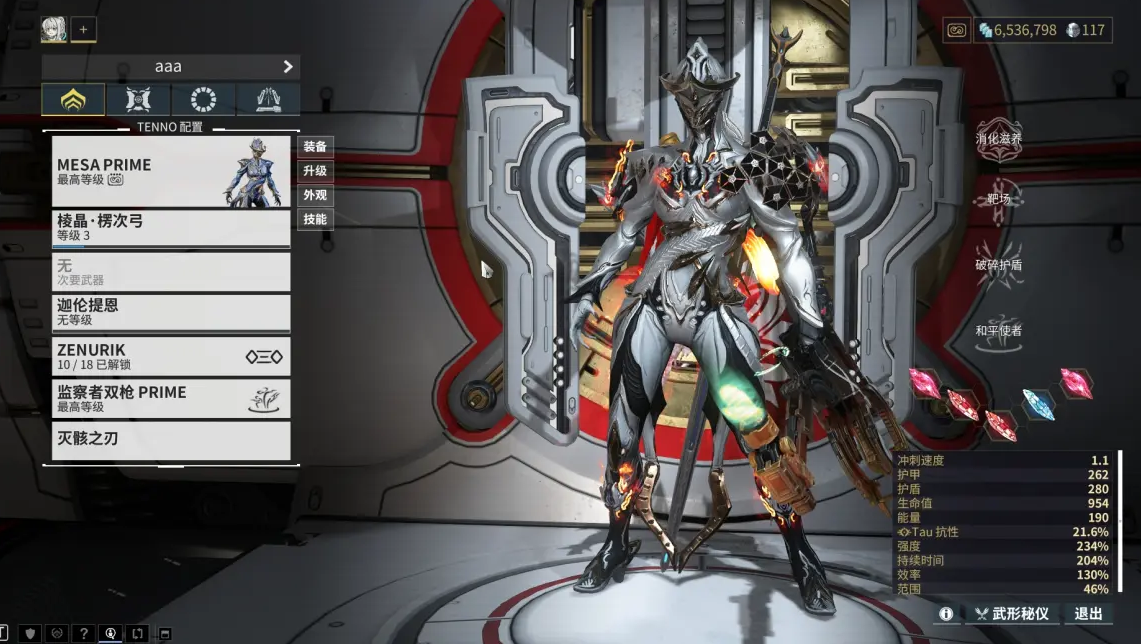
Task: Open the ZENURIK focus school slot
Action: [171, 356]
